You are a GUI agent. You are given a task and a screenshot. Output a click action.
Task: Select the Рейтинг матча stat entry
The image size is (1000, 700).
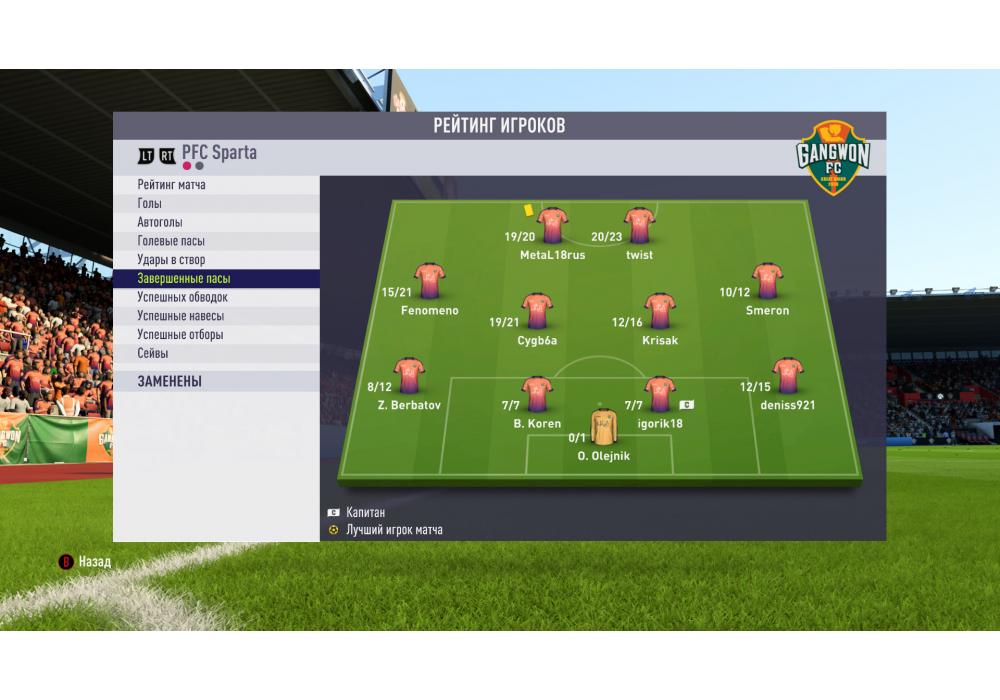pos(172,185)
